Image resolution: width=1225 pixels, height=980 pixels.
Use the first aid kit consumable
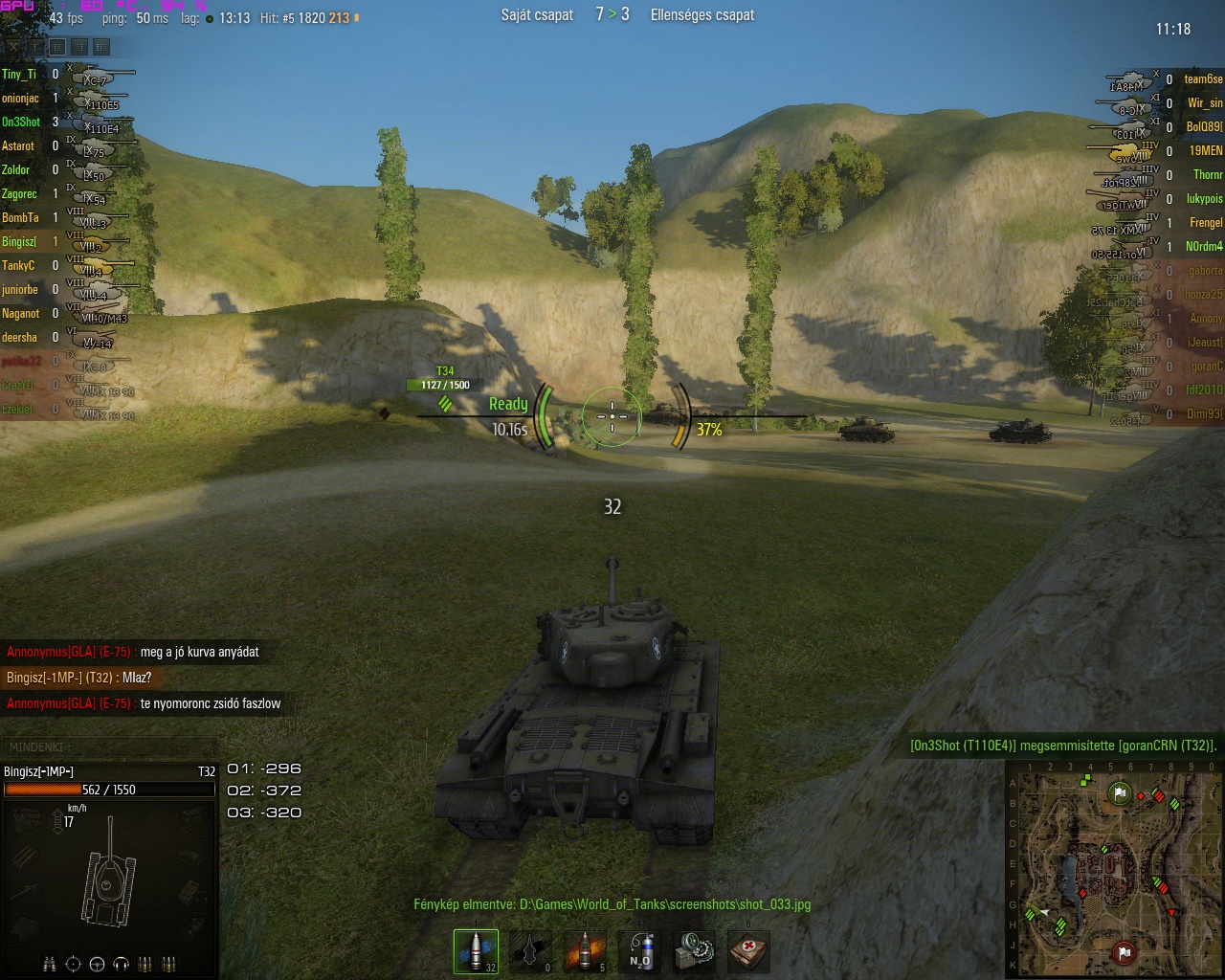point(748,950)
